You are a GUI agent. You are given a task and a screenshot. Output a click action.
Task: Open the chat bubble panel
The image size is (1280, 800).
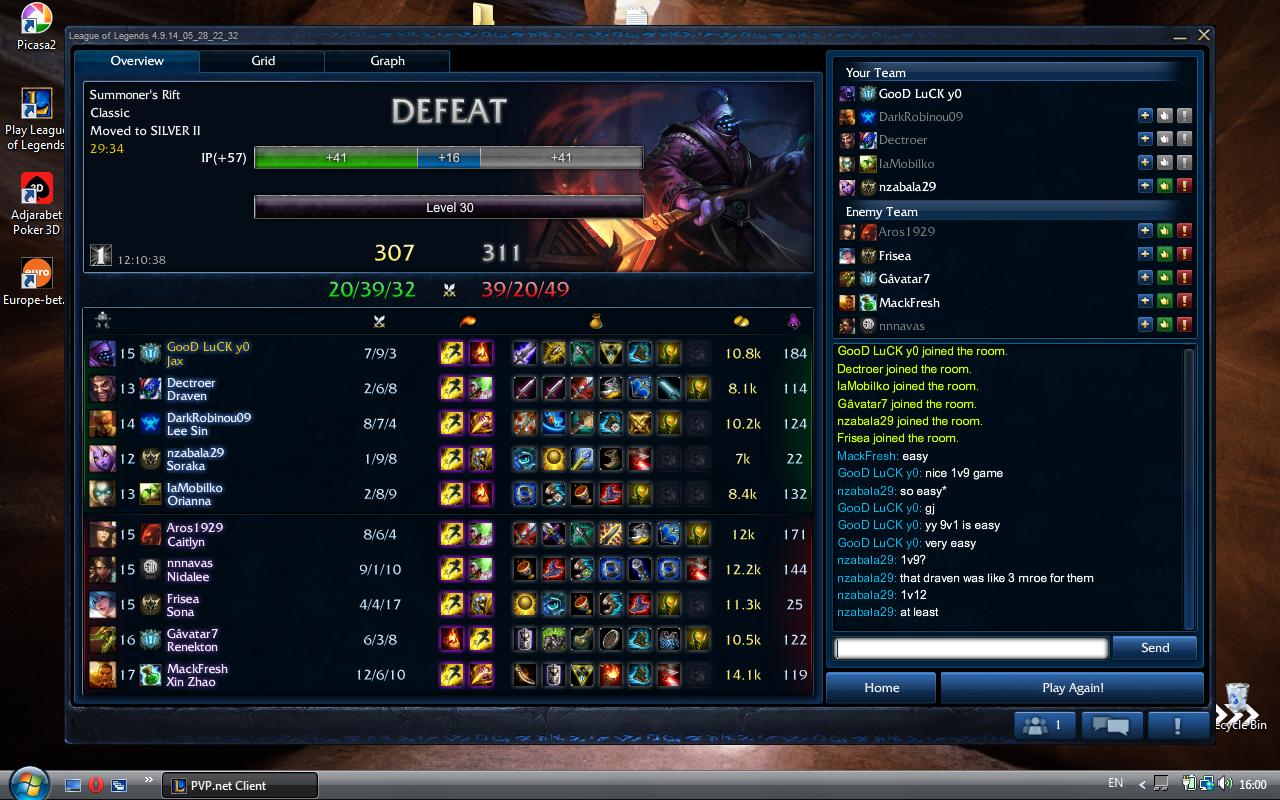[x=1110, y=726]
